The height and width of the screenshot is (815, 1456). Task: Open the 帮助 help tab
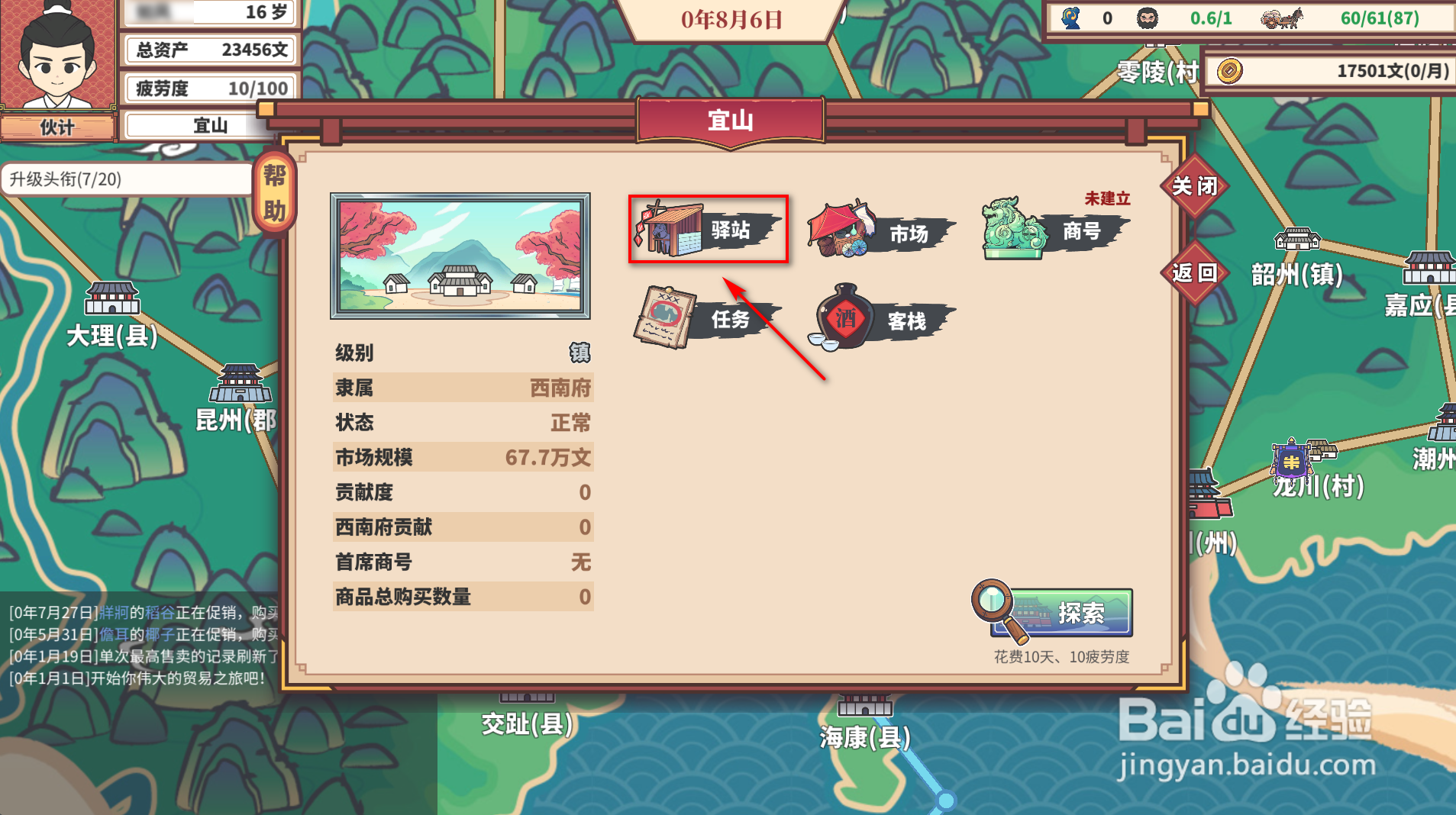pos(275,191)
